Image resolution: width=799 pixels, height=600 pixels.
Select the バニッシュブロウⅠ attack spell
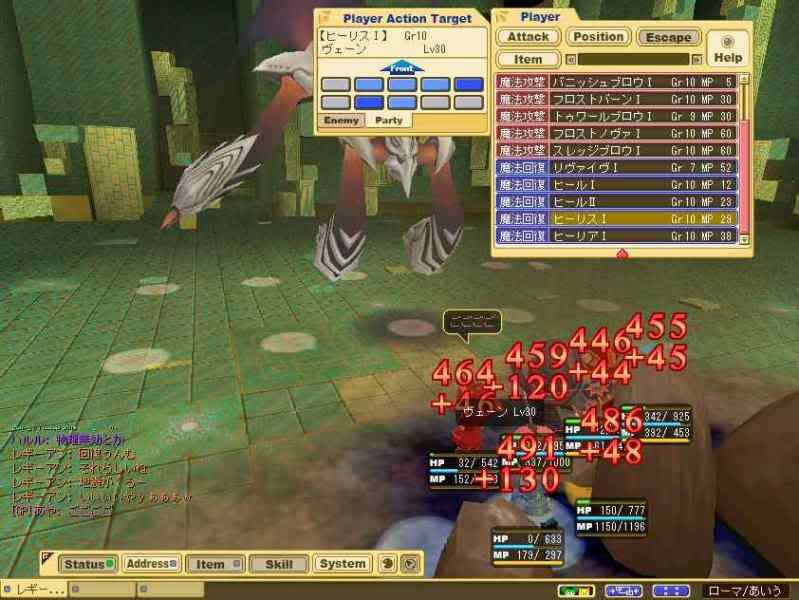click(x=616, y=82)
